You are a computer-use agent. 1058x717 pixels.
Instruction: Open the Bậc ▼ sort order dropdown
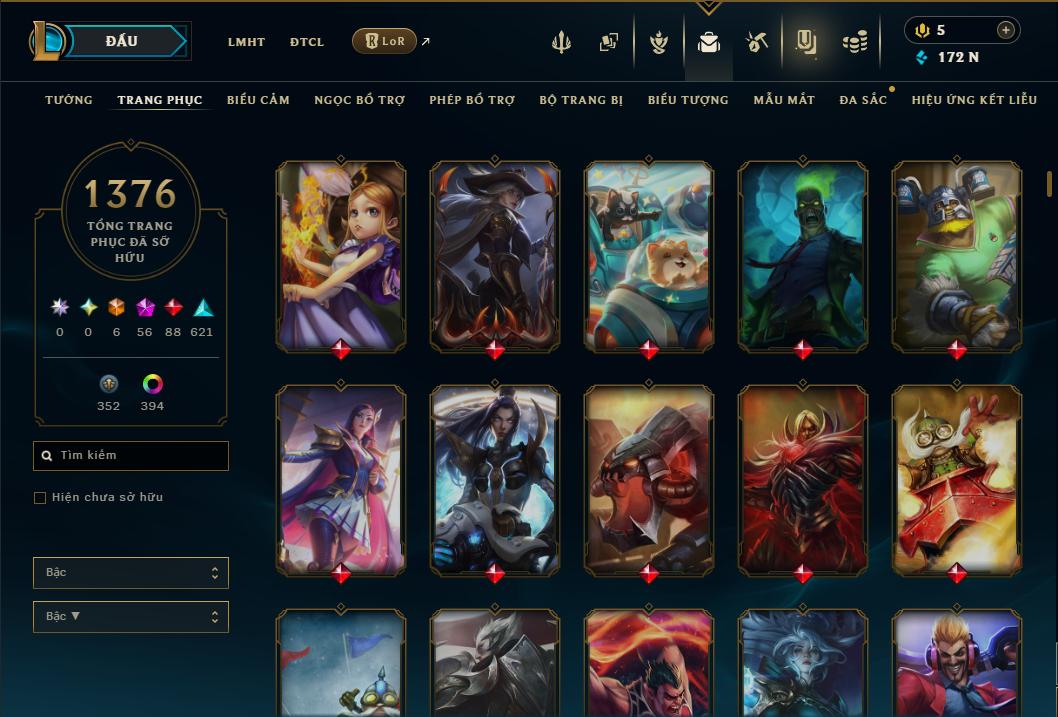coord(131,617)
